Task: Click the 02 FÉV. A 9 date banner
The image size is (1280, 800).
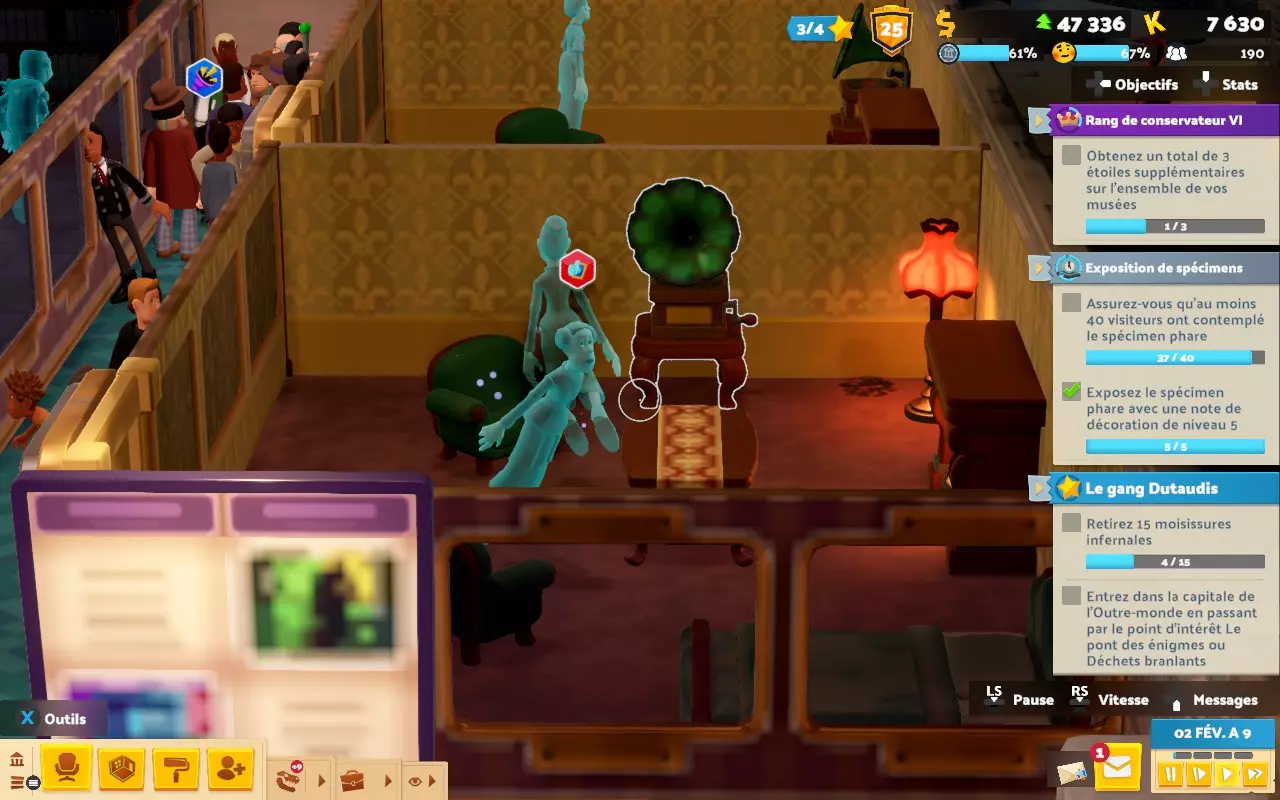Action: [x=1212, y=731]
